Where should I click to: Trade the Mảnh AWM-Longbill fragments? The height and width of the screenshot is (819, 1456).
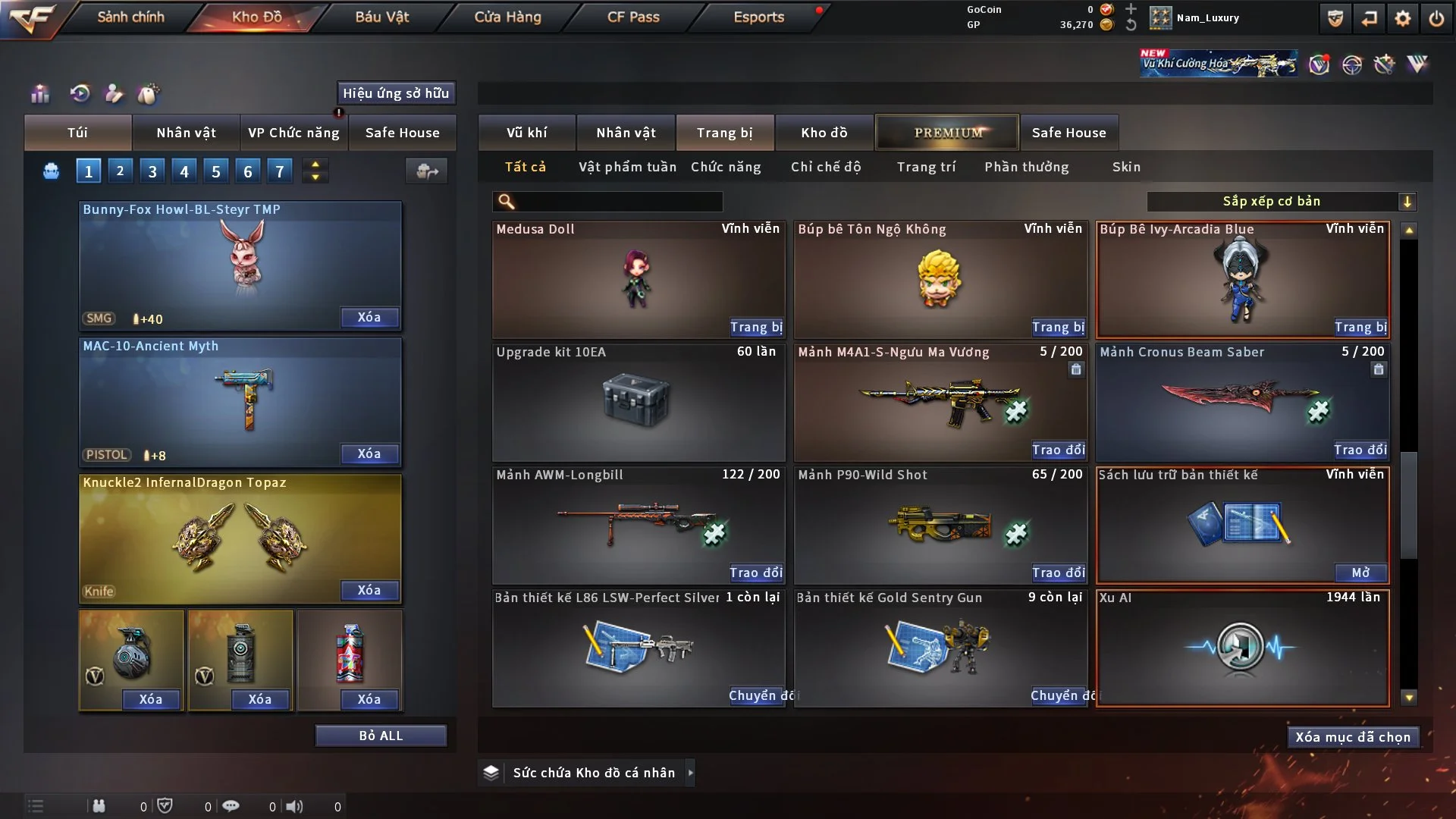click(x=756, y=573)
